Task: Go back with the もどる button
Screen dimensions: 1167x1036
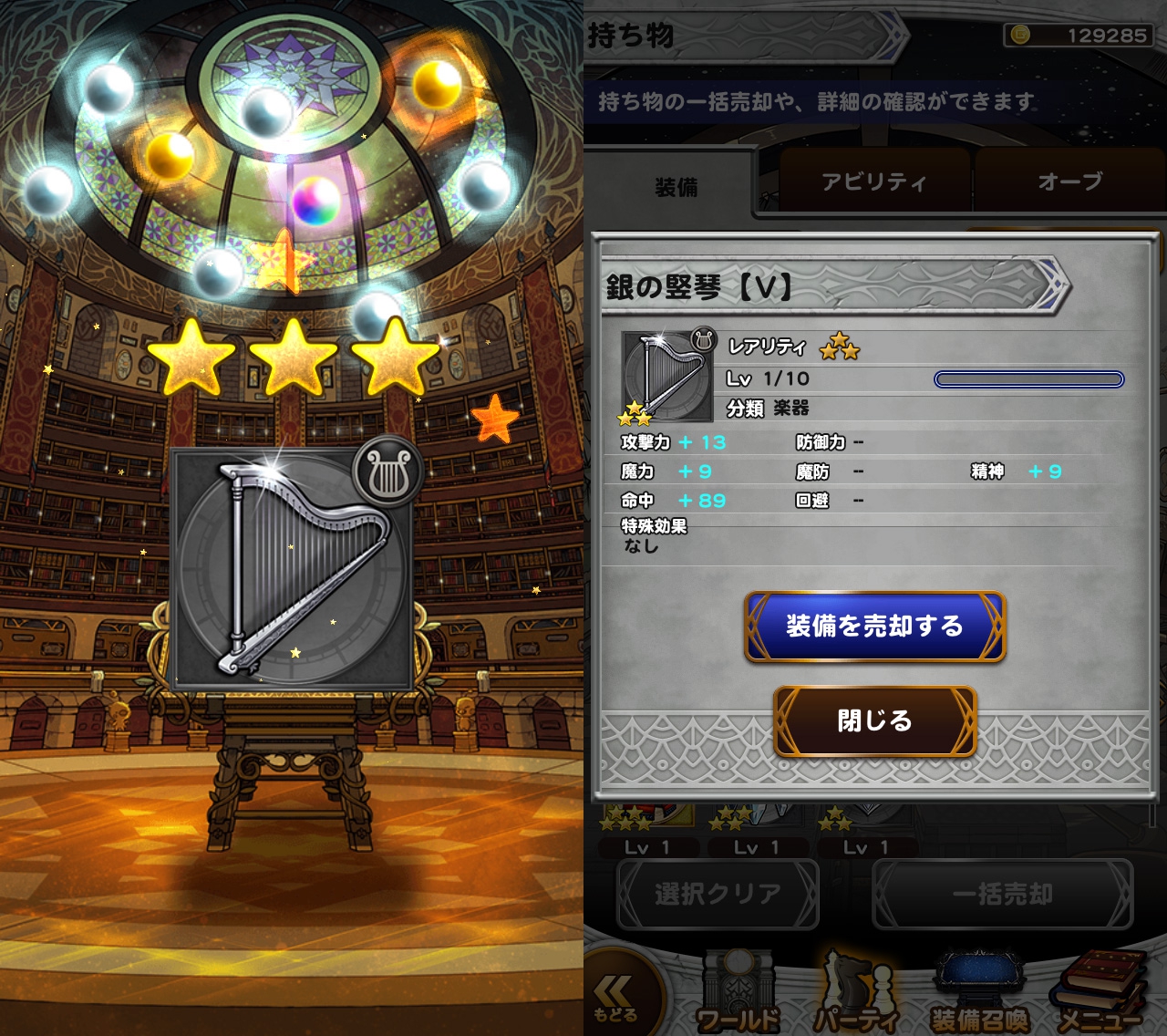Action: [616, 998]
